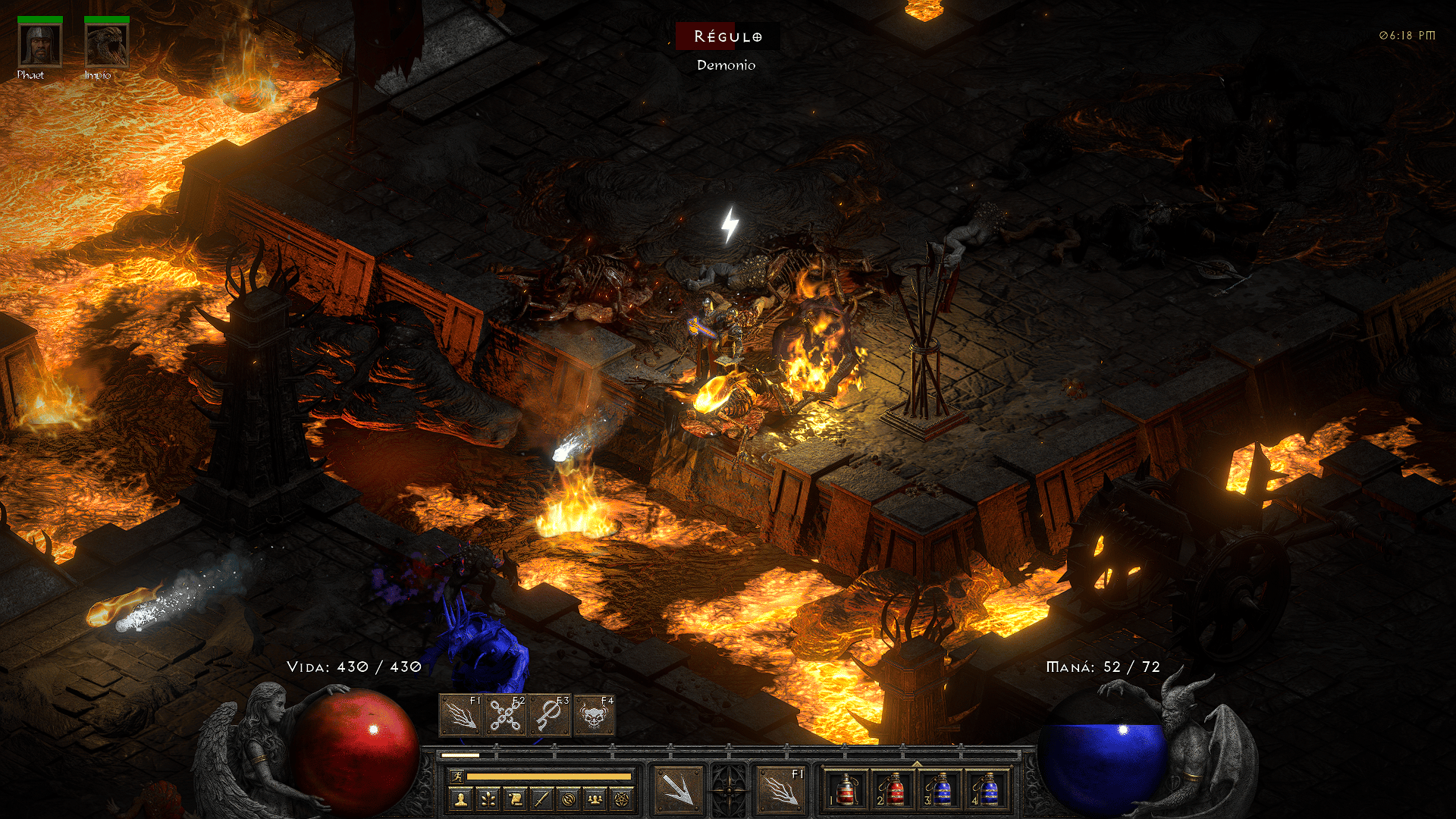Expand the potion belt with the arrow

[917, 764]
